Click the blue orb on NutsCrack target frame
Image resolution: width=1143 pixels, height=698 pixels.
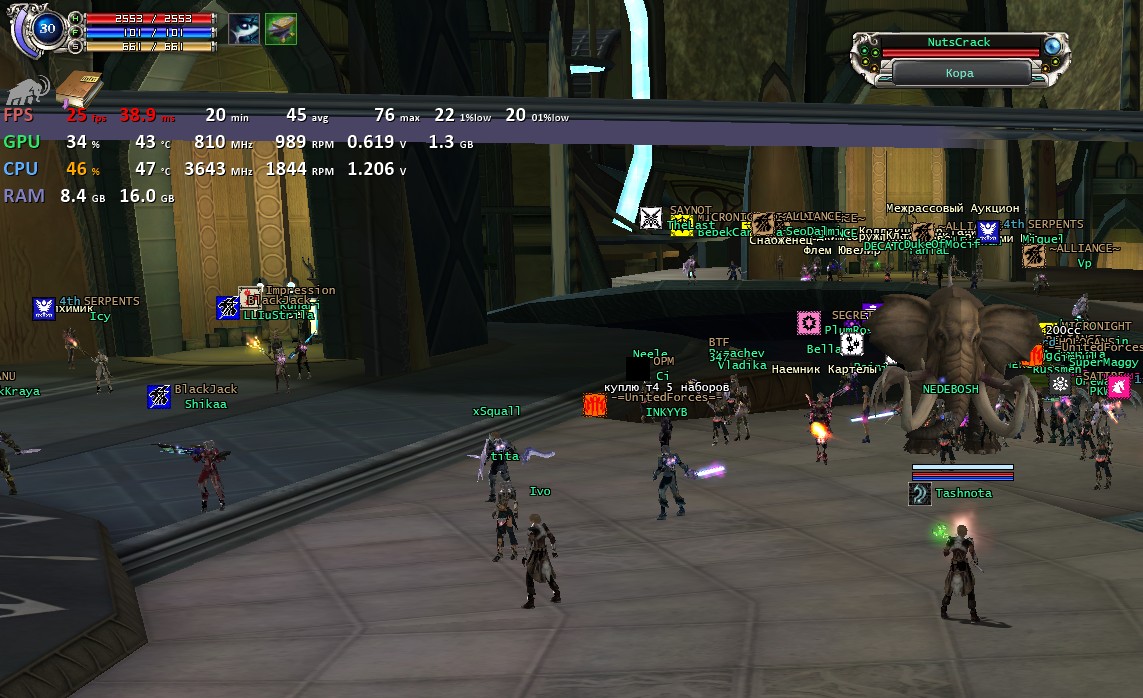pos(1052,46)
